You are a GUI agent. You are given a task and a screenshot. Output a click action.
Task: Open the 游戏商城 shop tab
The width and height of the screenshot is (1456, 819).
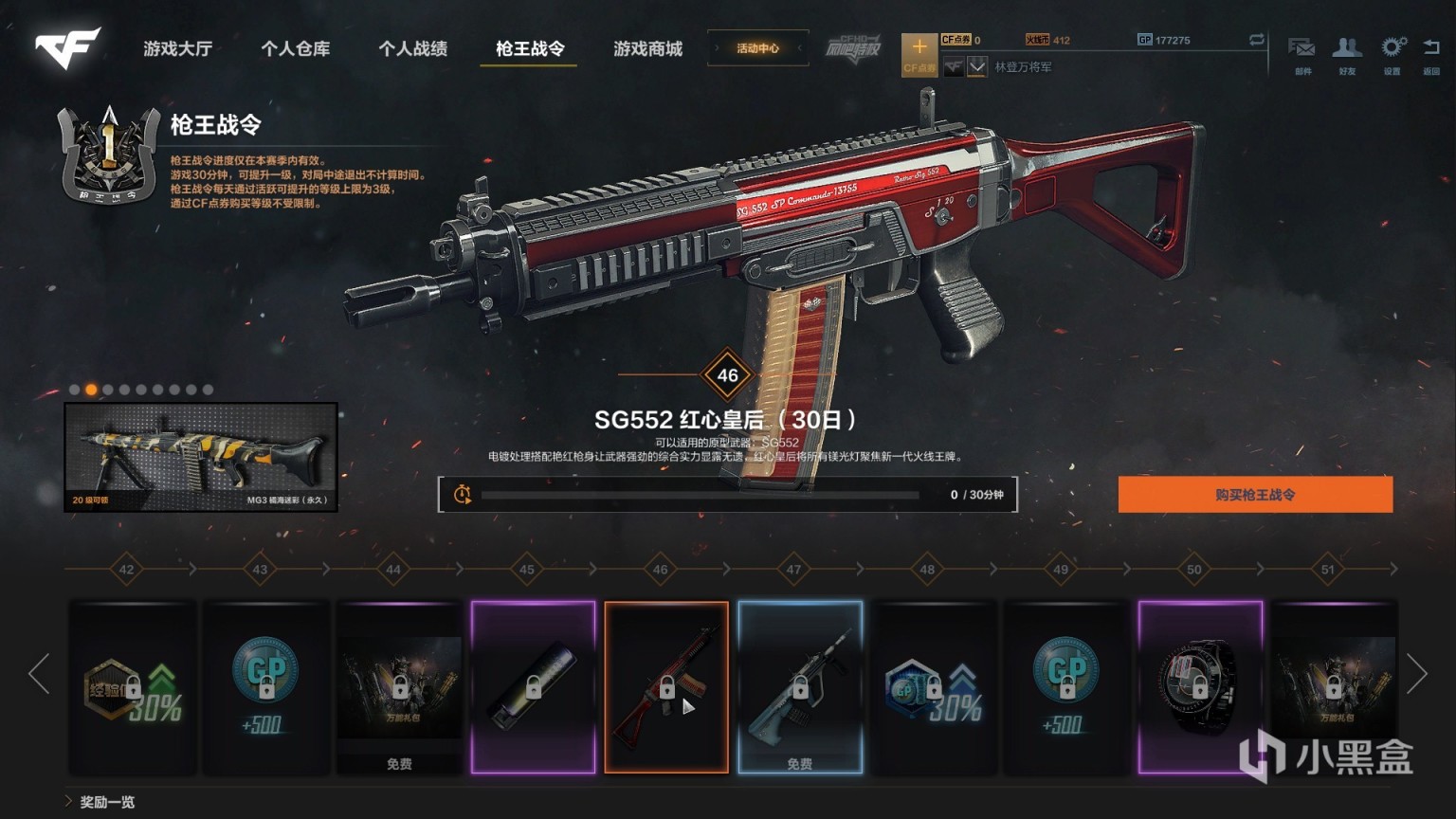tap(647, 48)
